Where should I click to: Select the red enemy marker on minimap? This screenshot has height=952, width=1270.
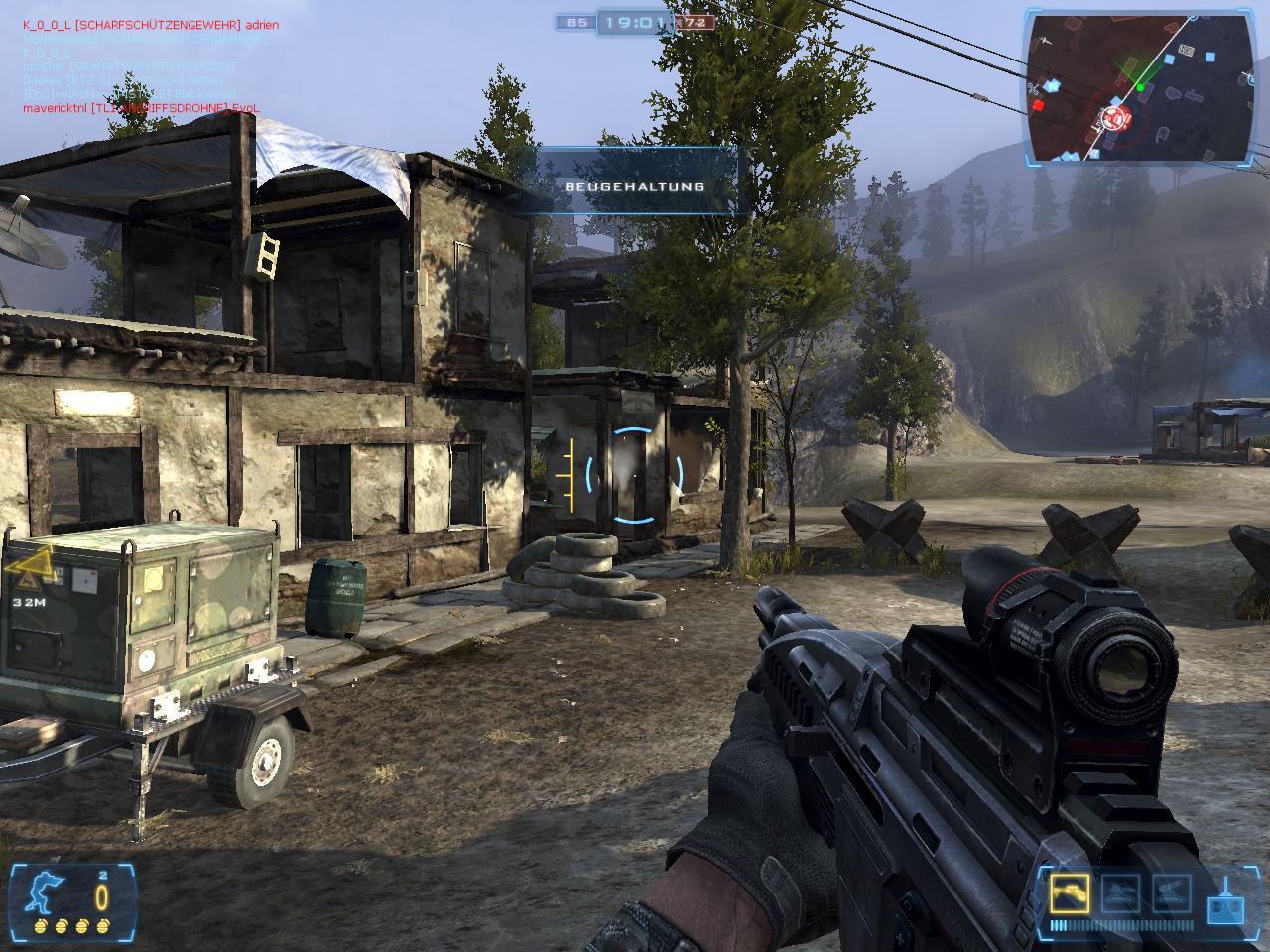coord(1038,105)
